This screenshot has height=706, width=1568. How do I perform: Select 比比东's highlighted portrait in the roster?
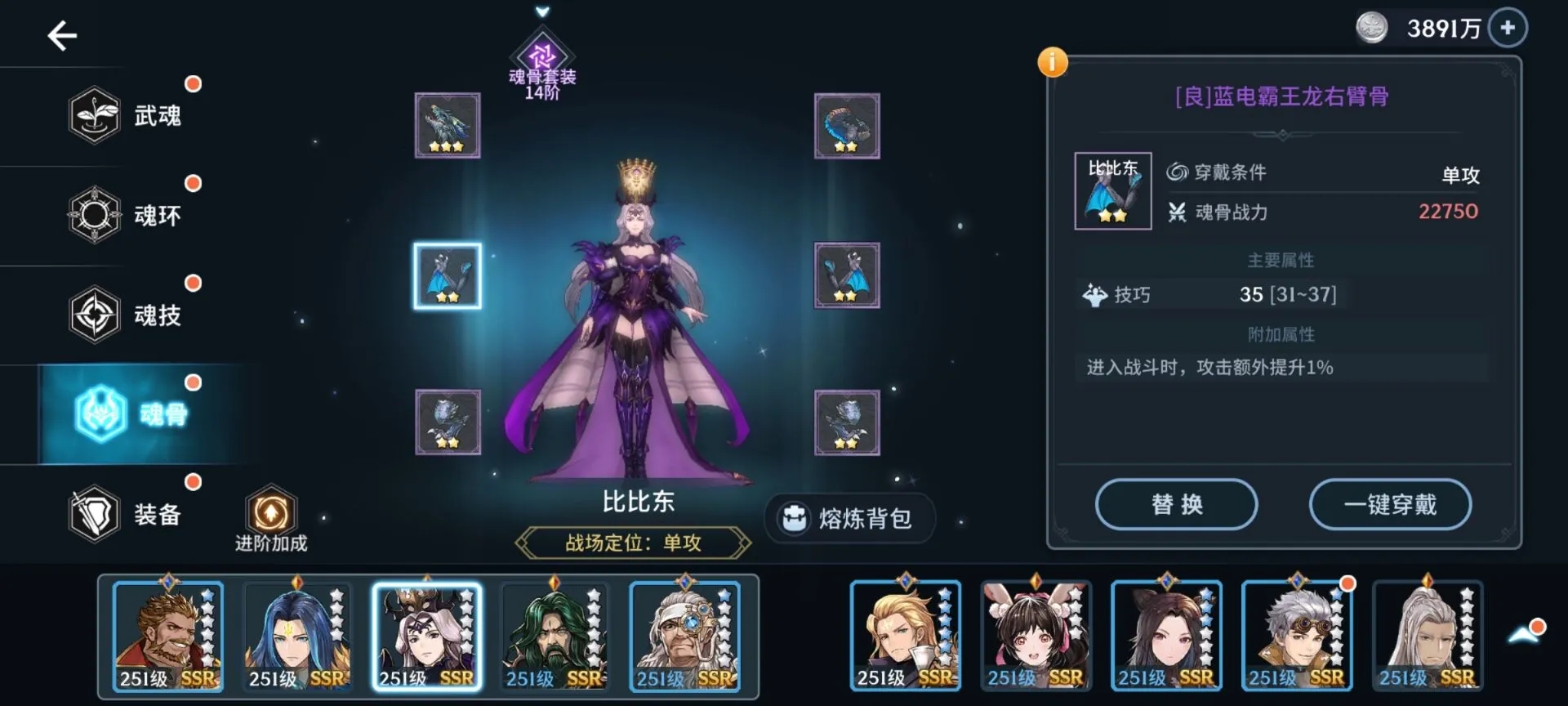[x=426, y=636]
